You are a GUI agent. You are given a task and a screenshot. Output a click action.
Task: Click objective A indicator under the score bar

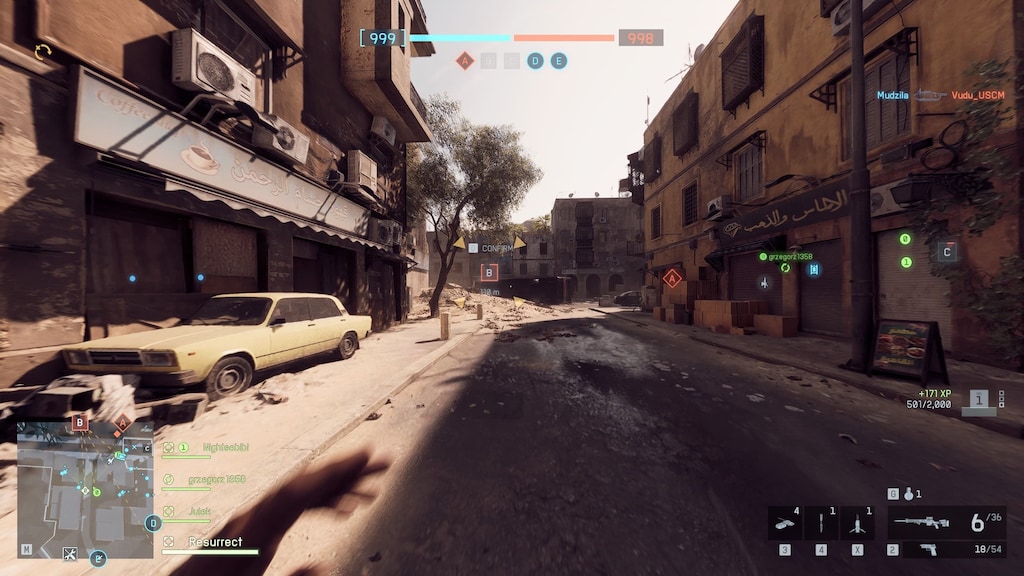(464, 61)
